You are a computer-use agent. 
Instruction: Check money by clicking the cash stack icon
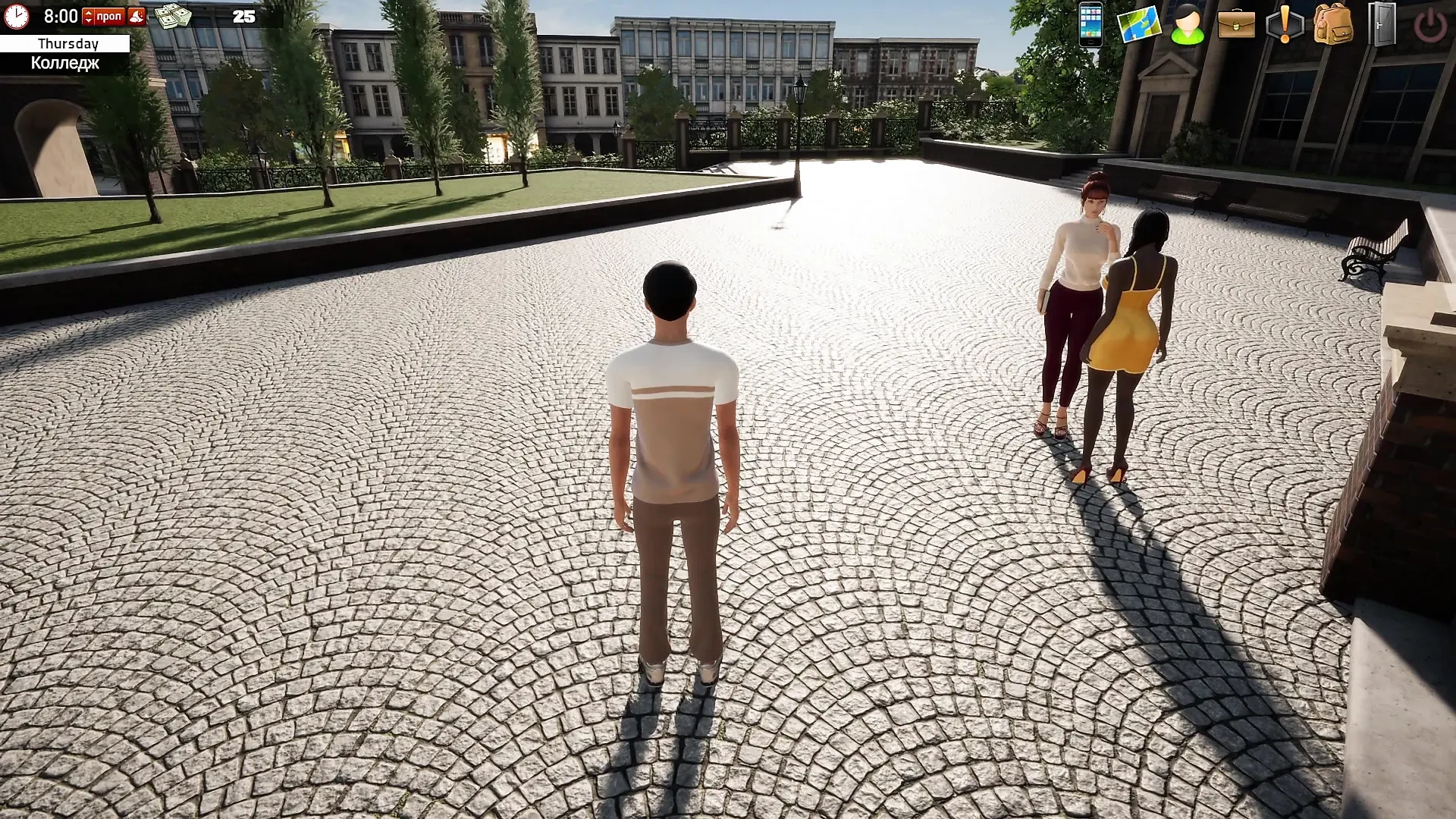point(173,16)
